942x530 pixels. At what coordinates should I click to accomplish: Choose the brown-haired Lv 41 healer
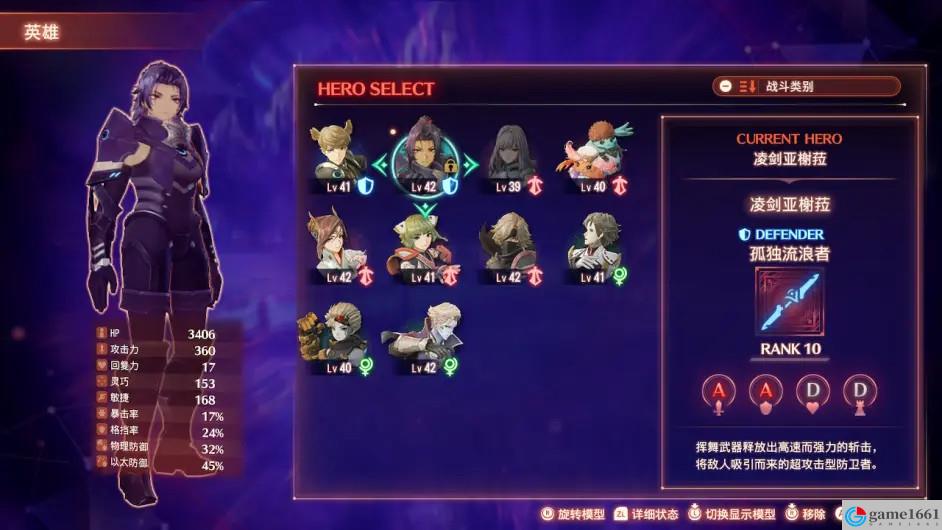(x=596, y=245)
